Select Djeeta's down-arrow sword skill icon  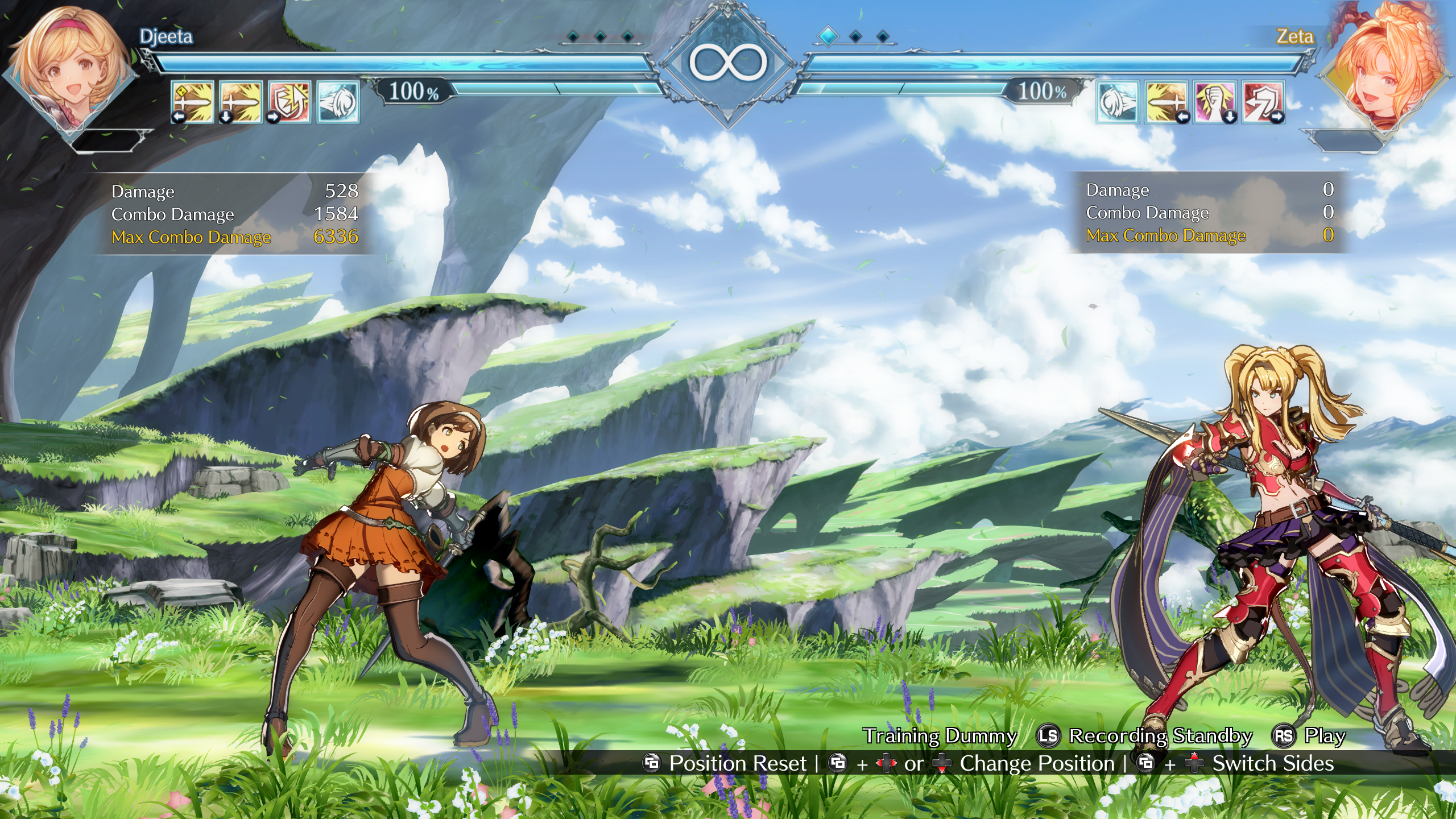[x=241, y=102]
